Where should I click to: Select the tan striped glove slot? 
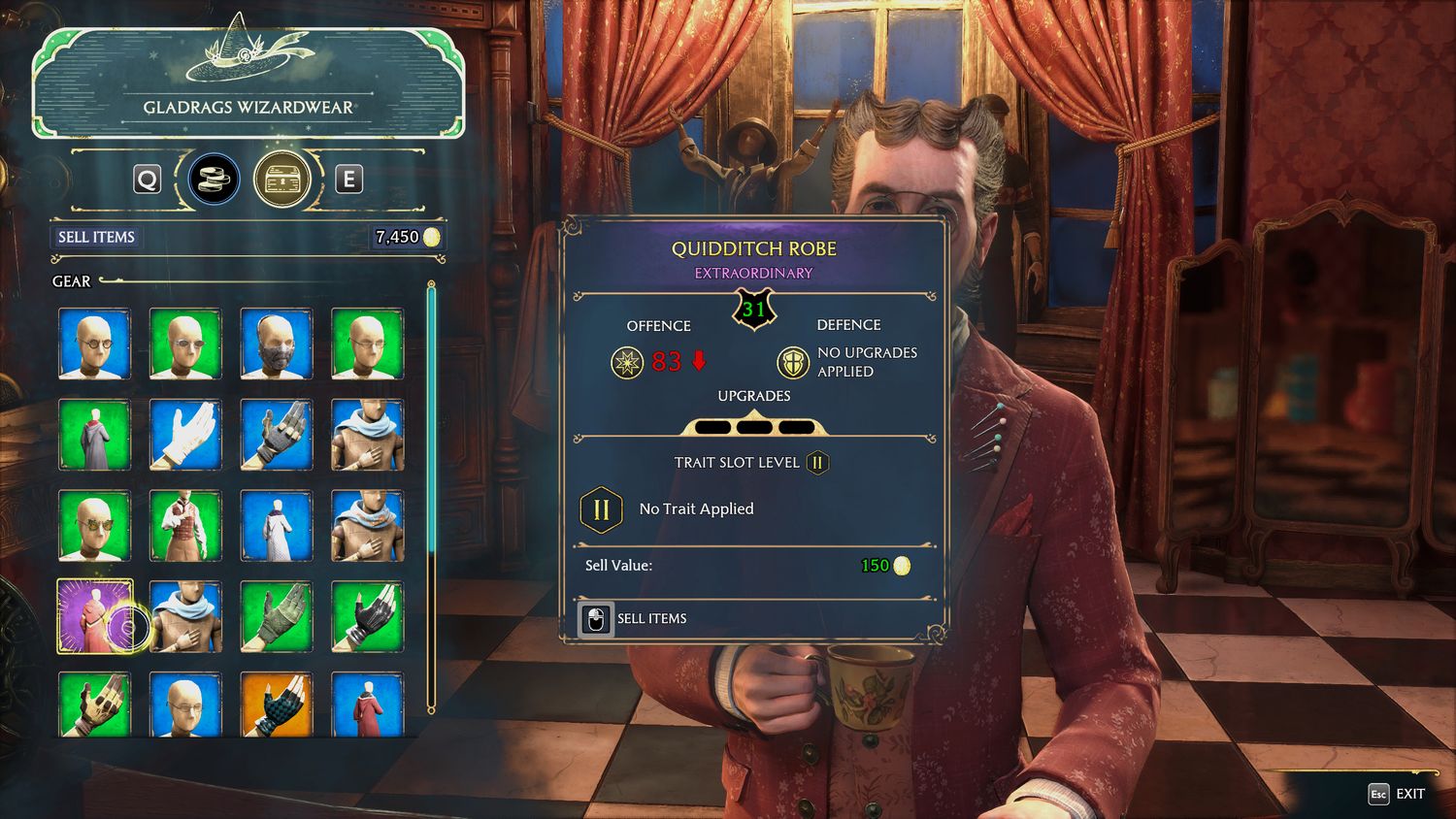point(94,704)
